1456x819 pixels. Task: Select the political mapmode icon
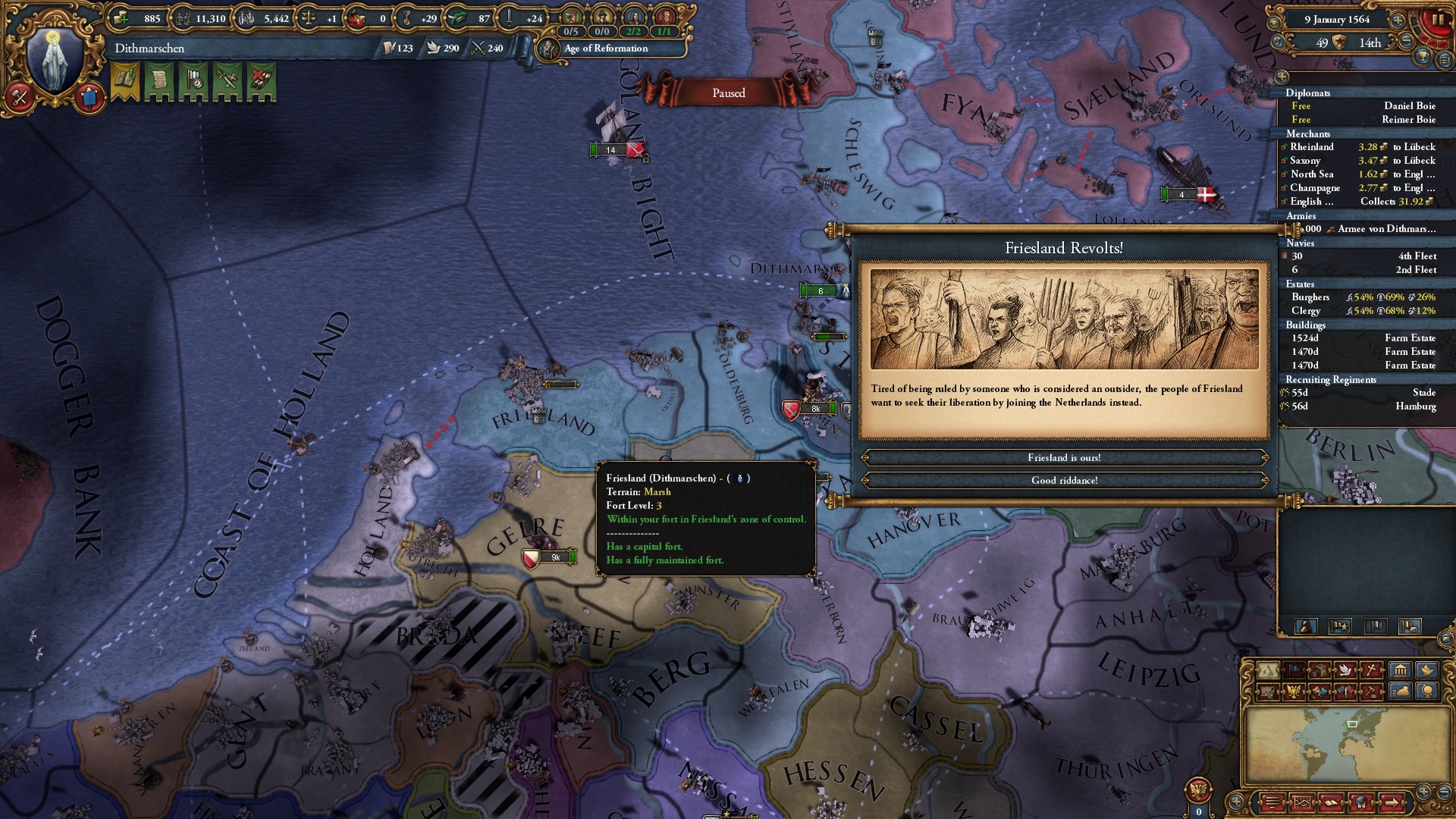(x=1294, y=670)
